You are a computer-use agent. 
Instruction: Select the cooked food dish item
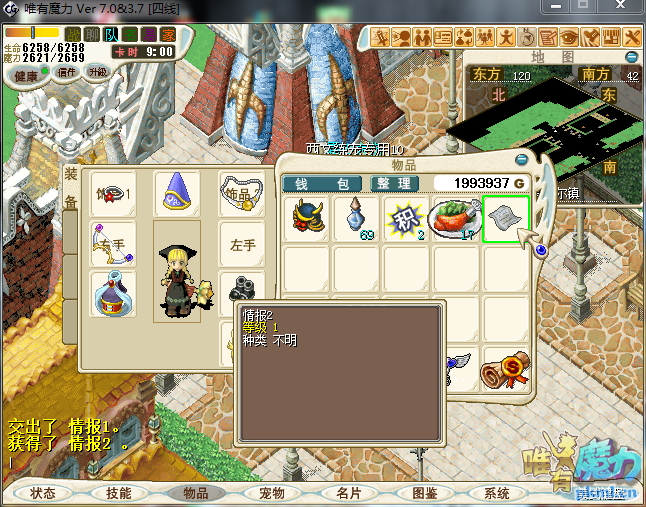455,219
